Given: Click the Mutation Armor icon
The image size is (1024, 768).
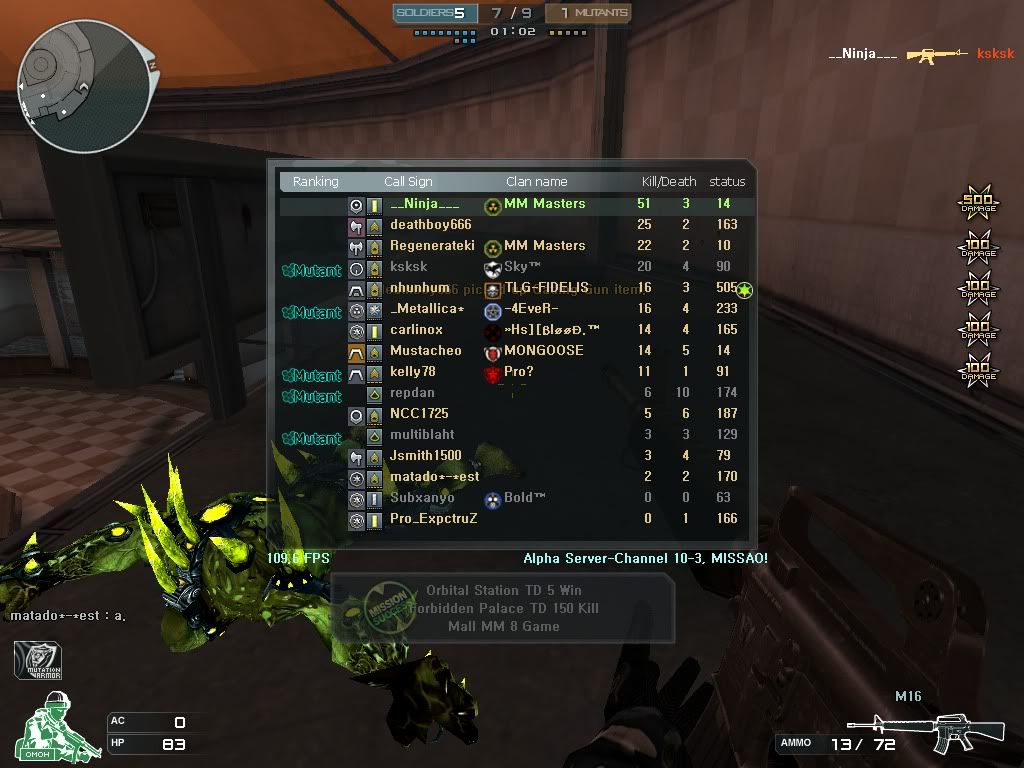Looking at the screenshot, I should (38, 661).
